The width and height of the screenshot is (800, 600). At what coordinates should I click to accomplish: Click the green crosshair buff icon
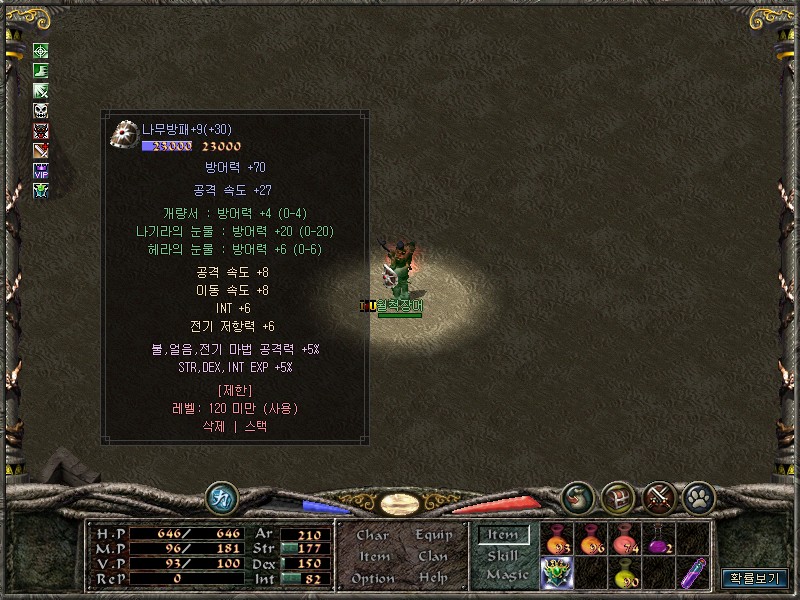pos(41,51)
